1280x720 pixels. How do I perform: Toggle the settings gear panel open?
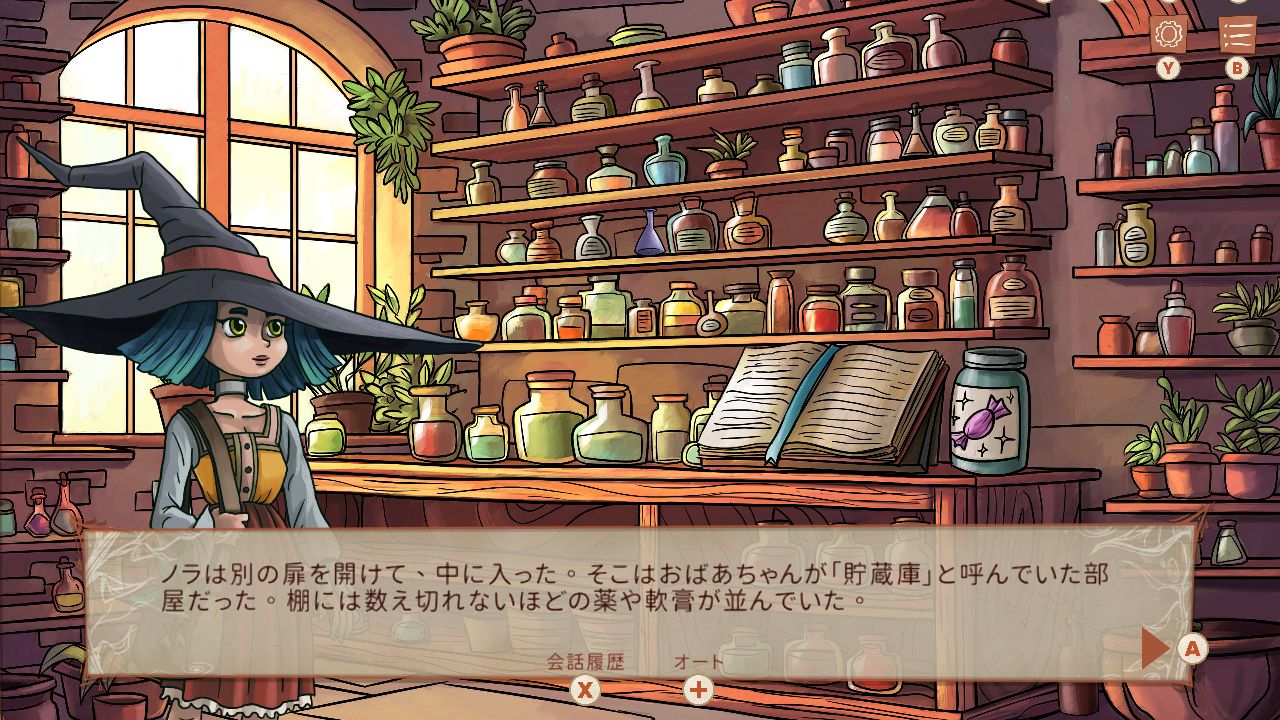1166,32
